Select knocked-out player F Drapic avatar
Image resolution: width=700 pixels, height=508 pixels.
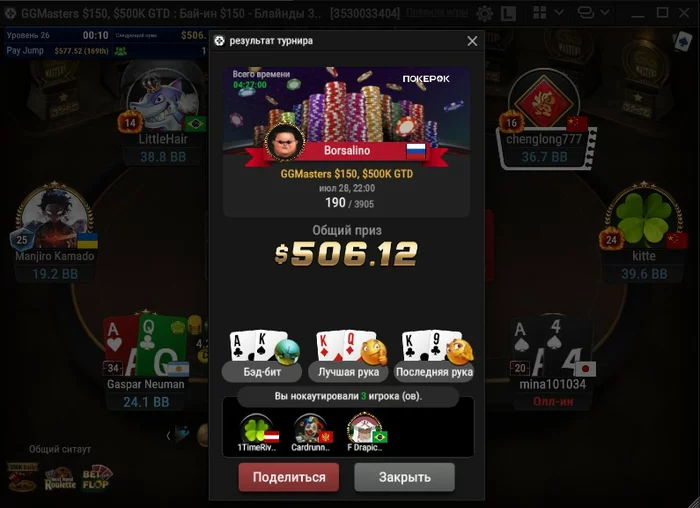(362, 428)
